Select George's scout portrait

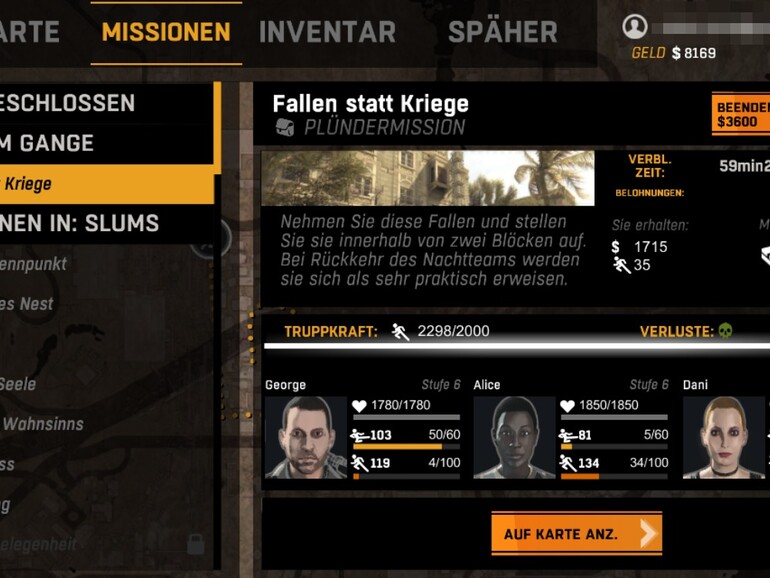coord(306,437)
